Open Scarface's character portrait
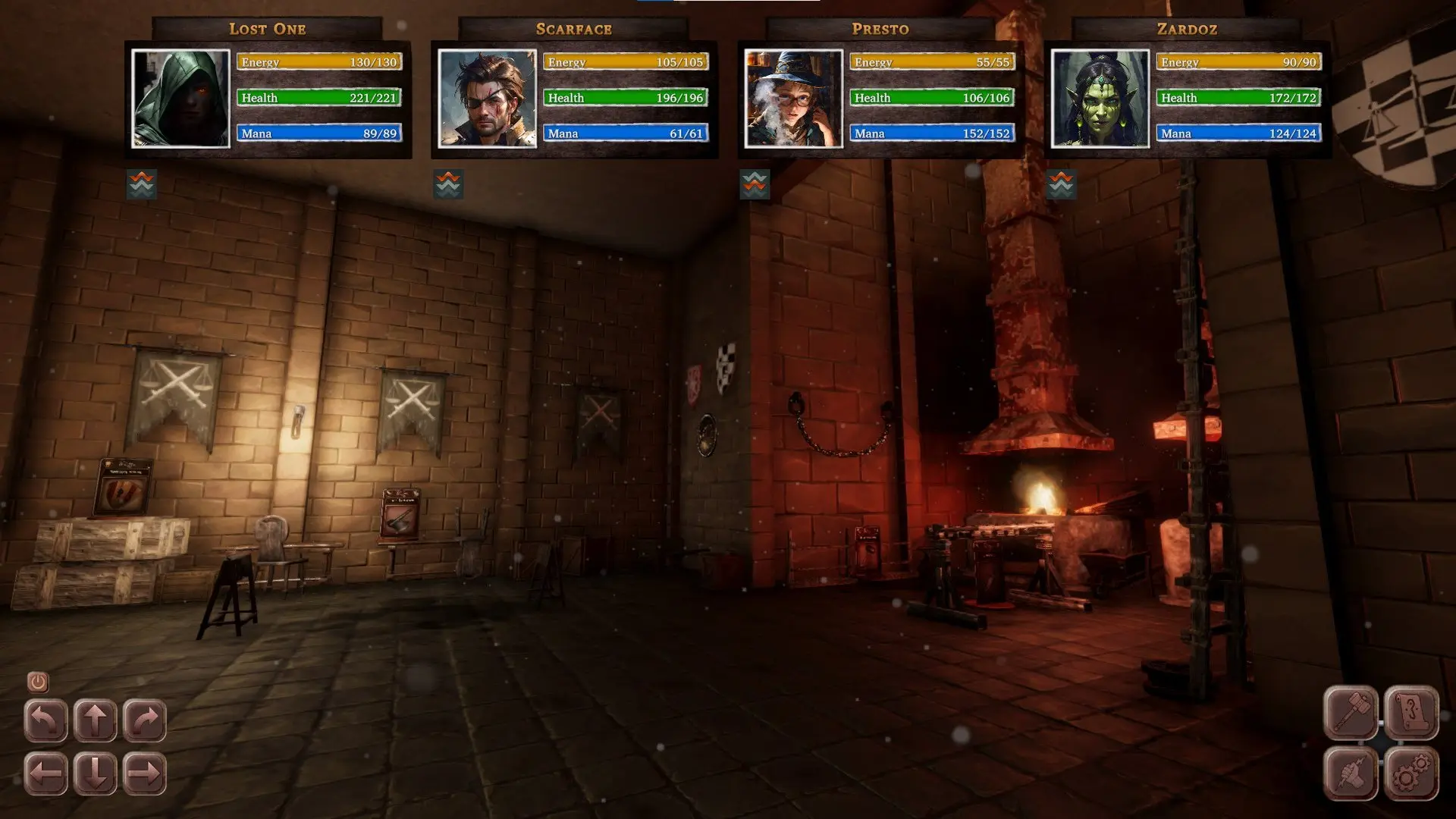Screen dimensions: 1456x819 pos(487,99)
